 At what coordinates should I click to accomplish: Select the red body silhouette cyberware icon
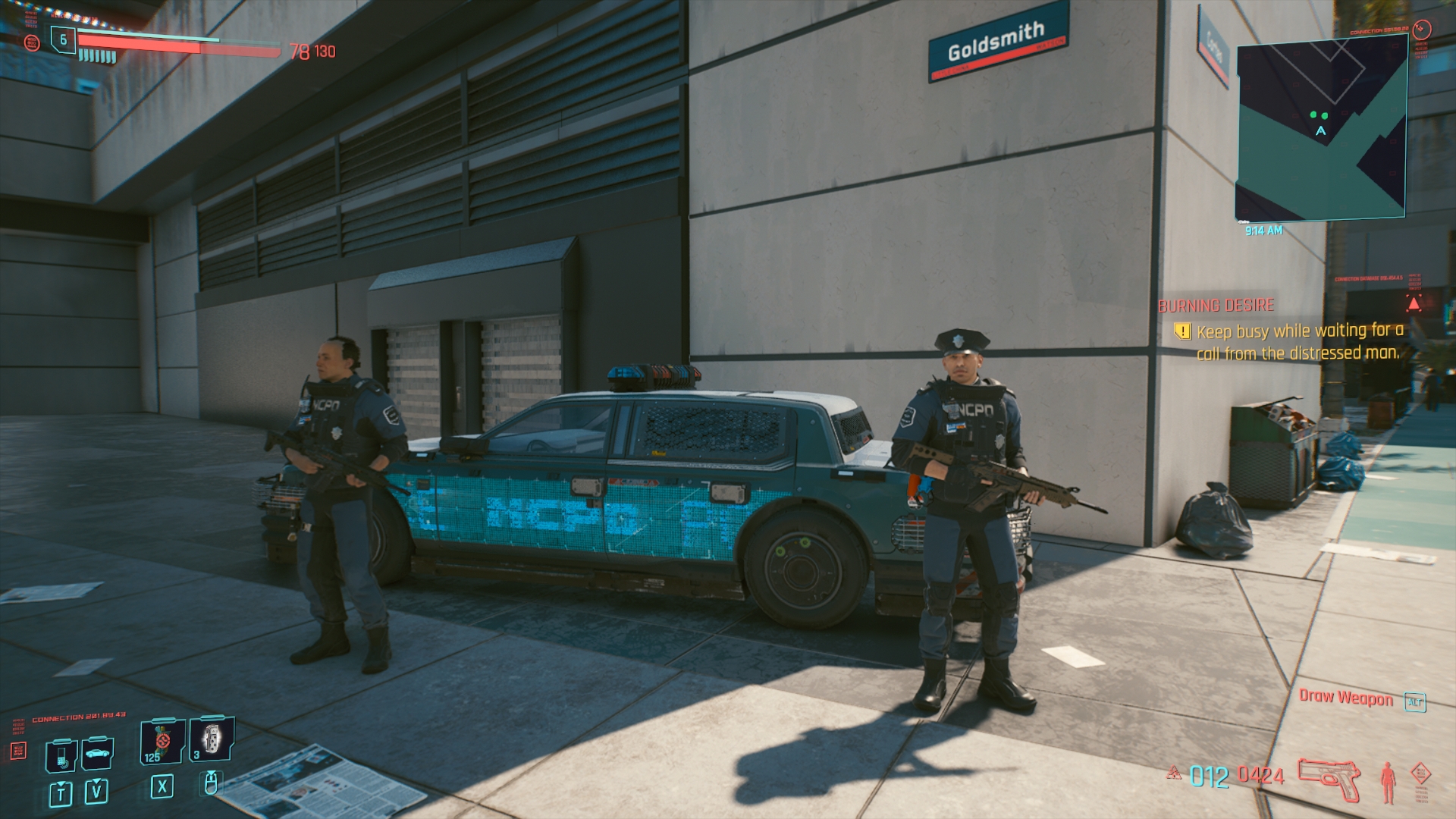pyautogui.click(x=1387, y=783)
